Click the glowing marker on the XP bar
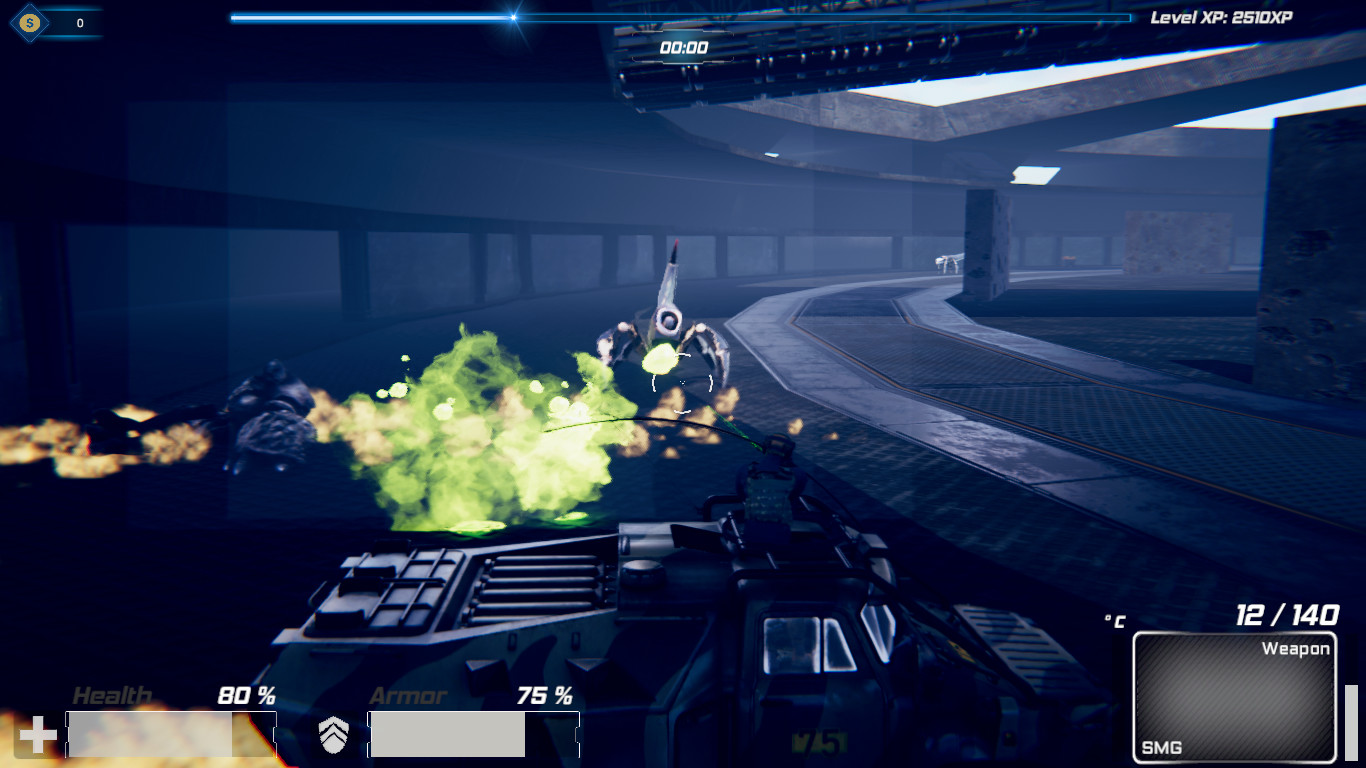Image resolution: width=1366 pixels, height=768 pixels. (x=513, y=17)
